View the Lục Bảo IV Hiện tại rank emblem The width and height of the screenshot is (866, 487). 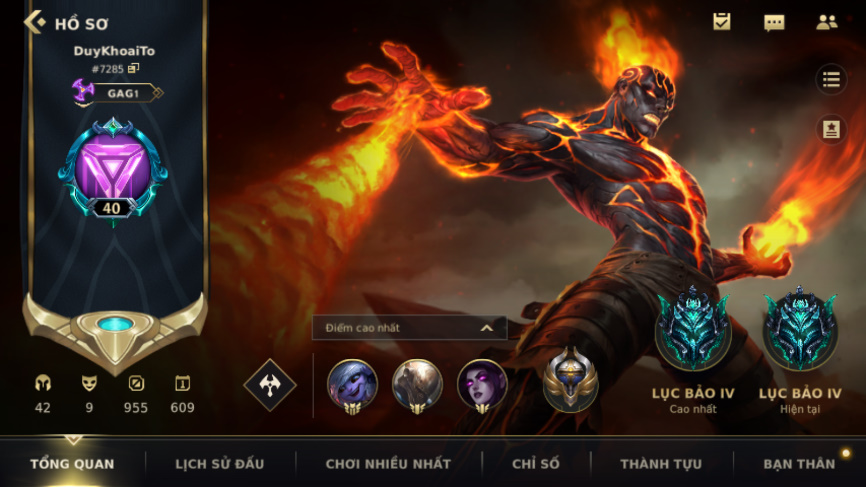800,330
